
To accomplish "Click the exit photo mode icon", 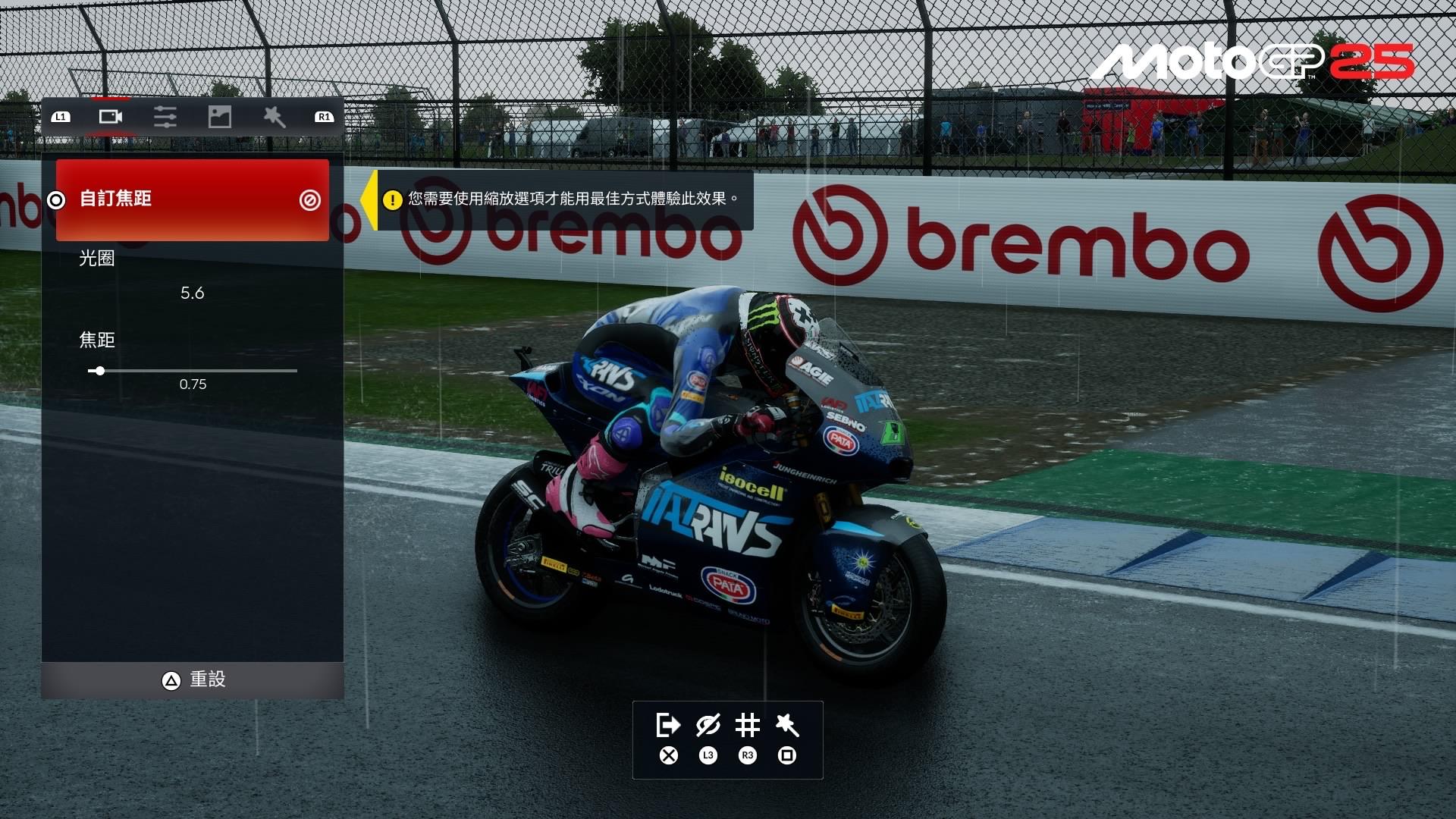I will coord(667,726).
